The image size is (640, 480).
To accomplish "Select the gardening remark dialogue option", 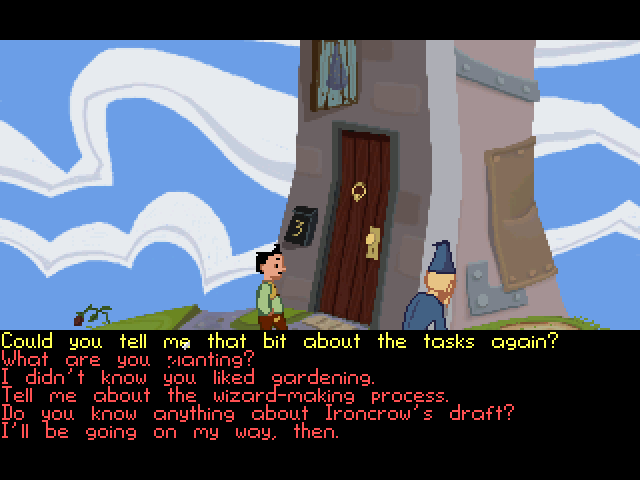I will click(x=188, y=378).
